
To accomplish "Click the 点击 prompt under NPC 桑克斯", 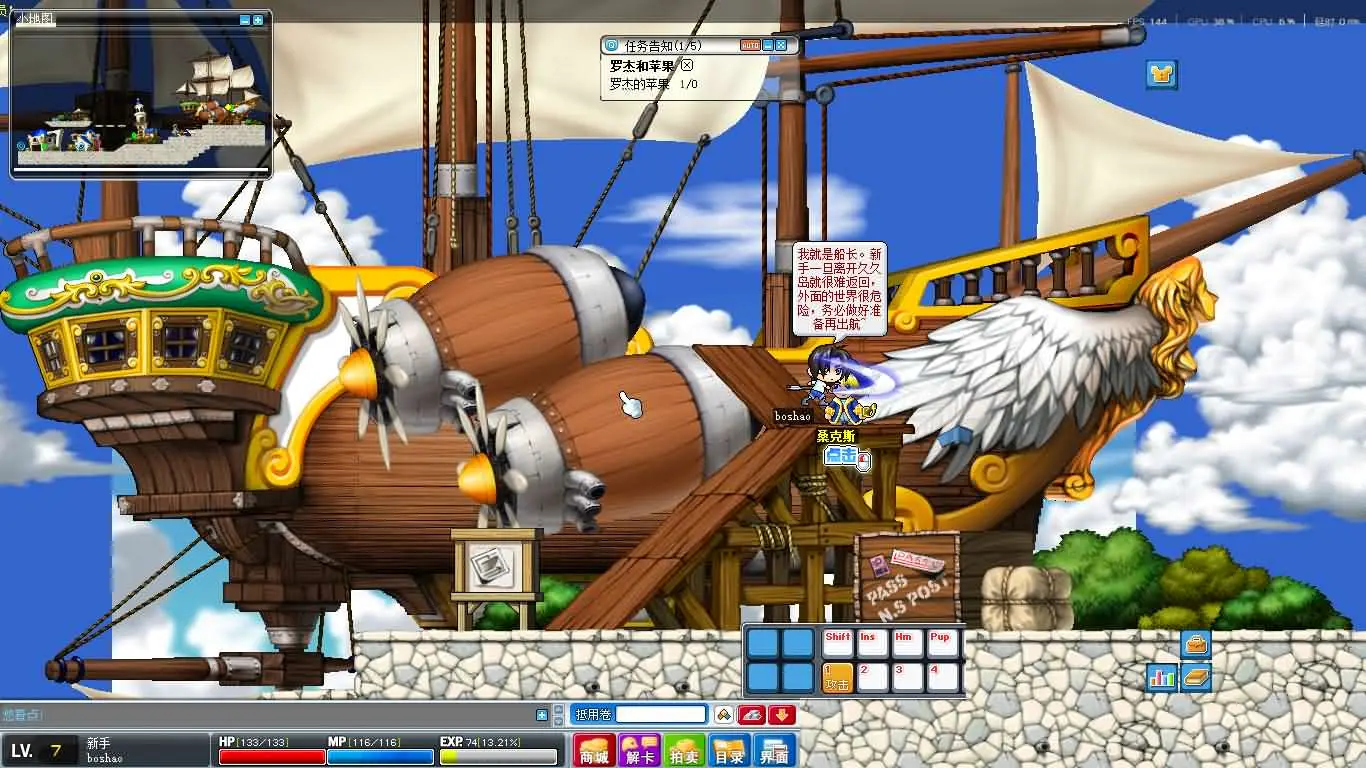I will (x=843, y=456).
